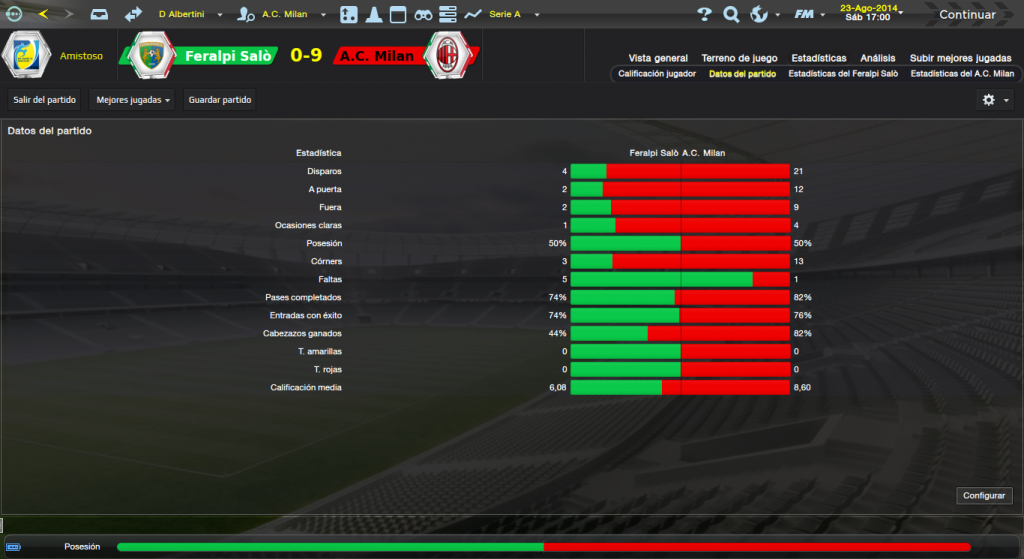This screenshot has width=1024, height=559.
Task: Click the Continuar button
Action: 967,15
